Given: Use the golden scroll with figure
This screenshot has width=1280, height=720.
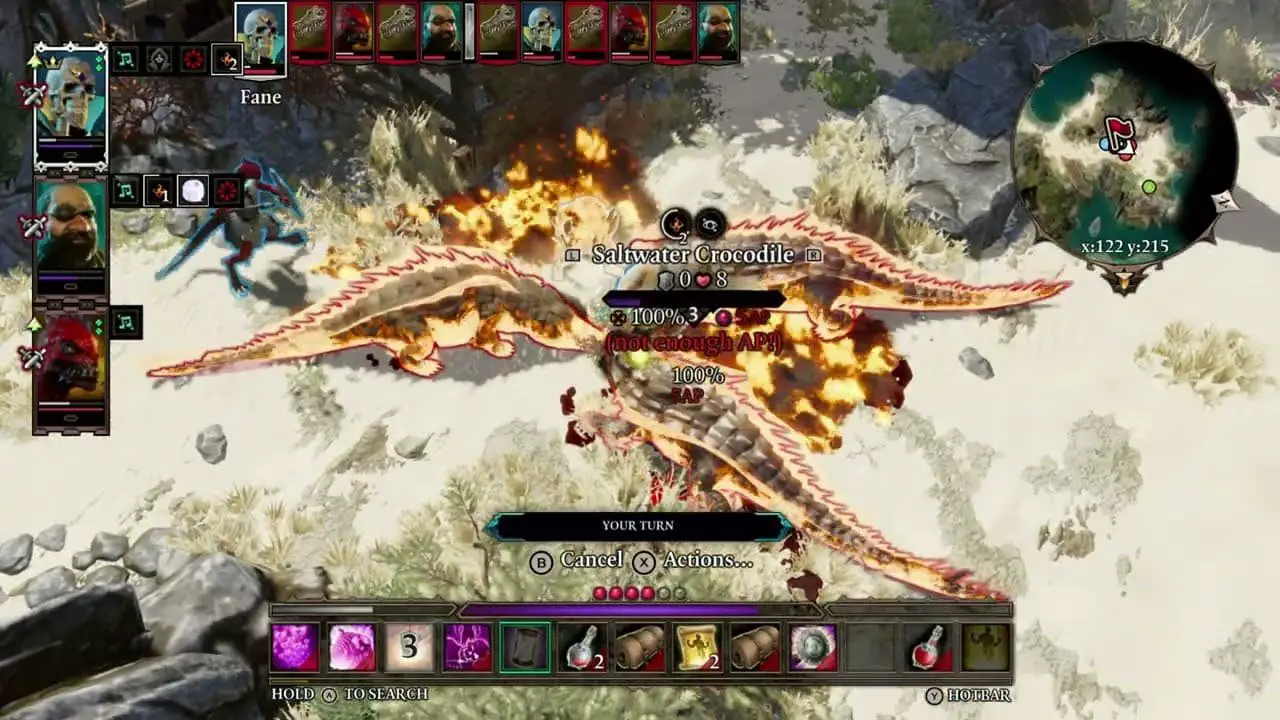Looking at the screenshot, I should (x=698, y=648).
